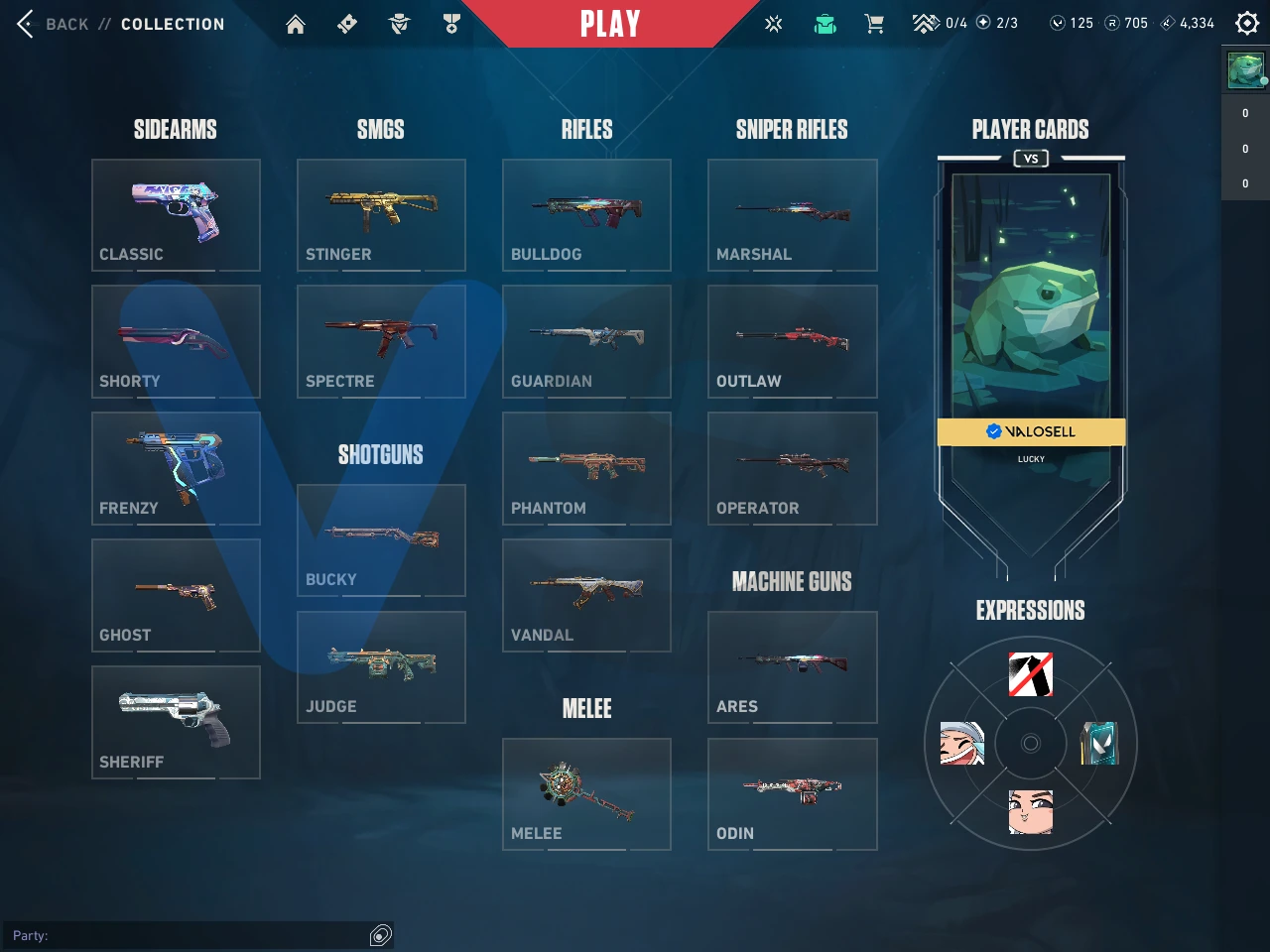This screenshot has width=1270, height=952.
Task: Pick the Judge shotgun slot
Action: pos(381,666)
